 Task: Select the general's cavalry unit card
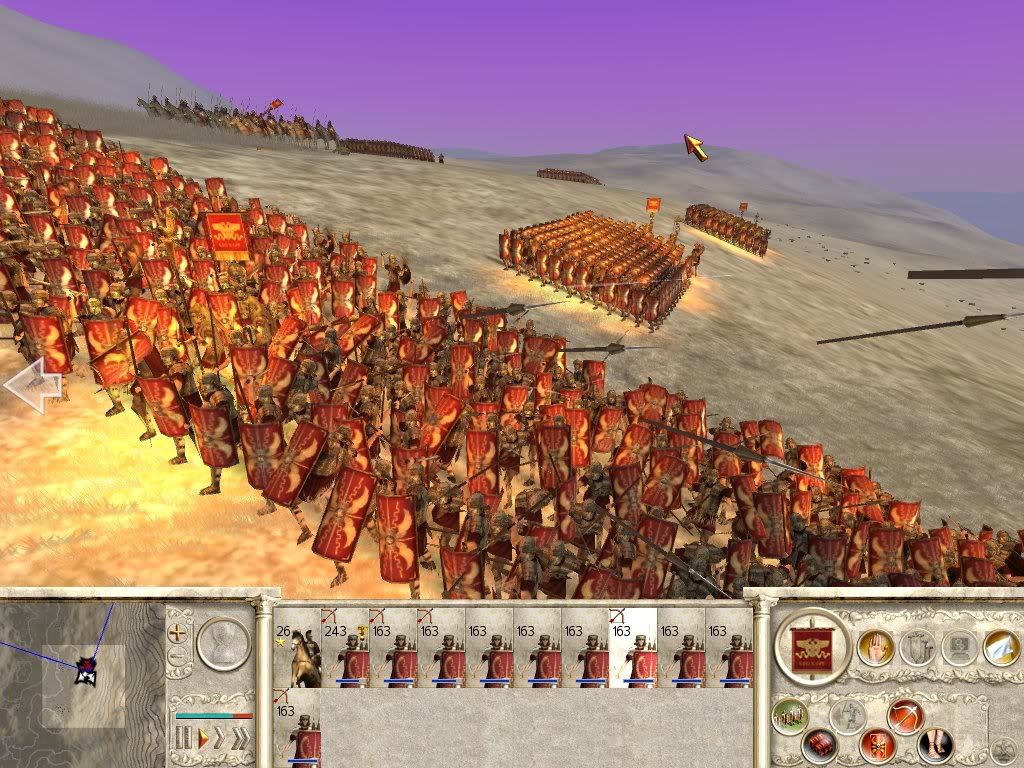pyautogui.click(x=297, y=648)
